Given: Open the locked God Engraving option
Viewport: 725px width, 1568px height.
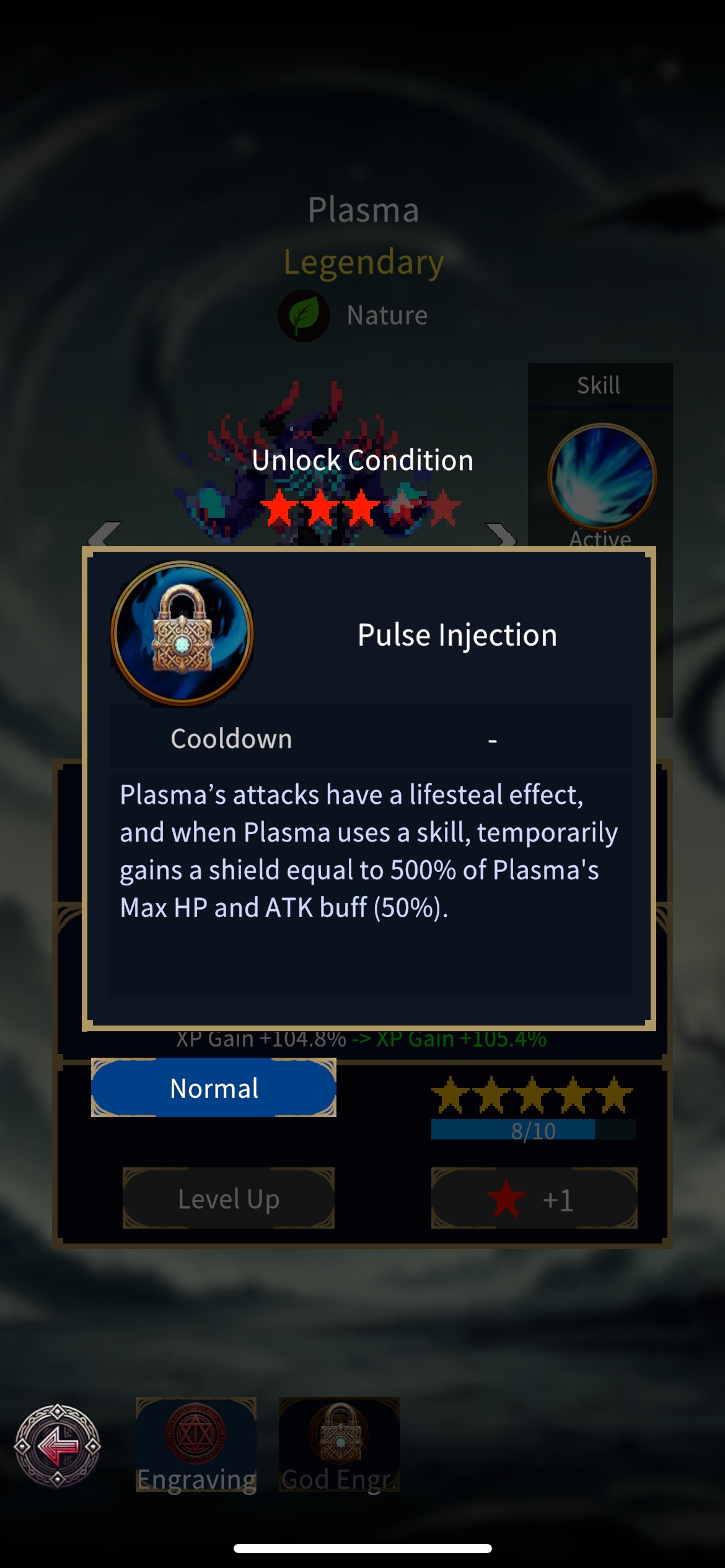Looking at the screenshot, I should coord(339,1444).
